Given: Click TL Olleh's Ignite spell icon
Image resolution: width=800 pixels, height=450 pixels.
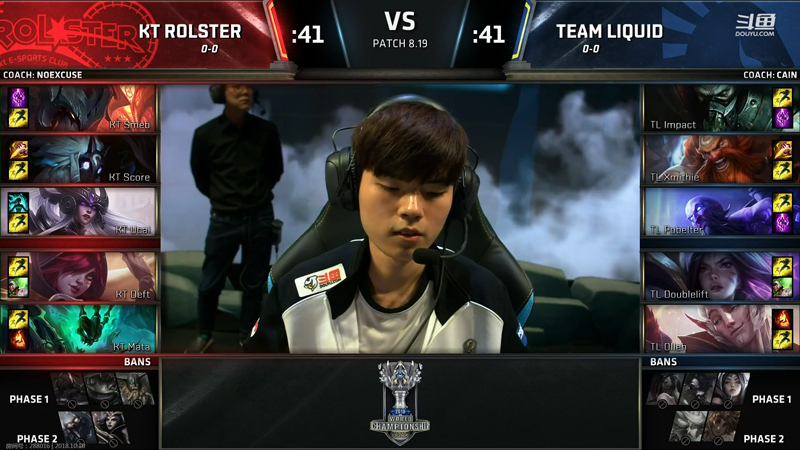Looking at the screenshot, I should pyautogui.click(x=782, y=318).
